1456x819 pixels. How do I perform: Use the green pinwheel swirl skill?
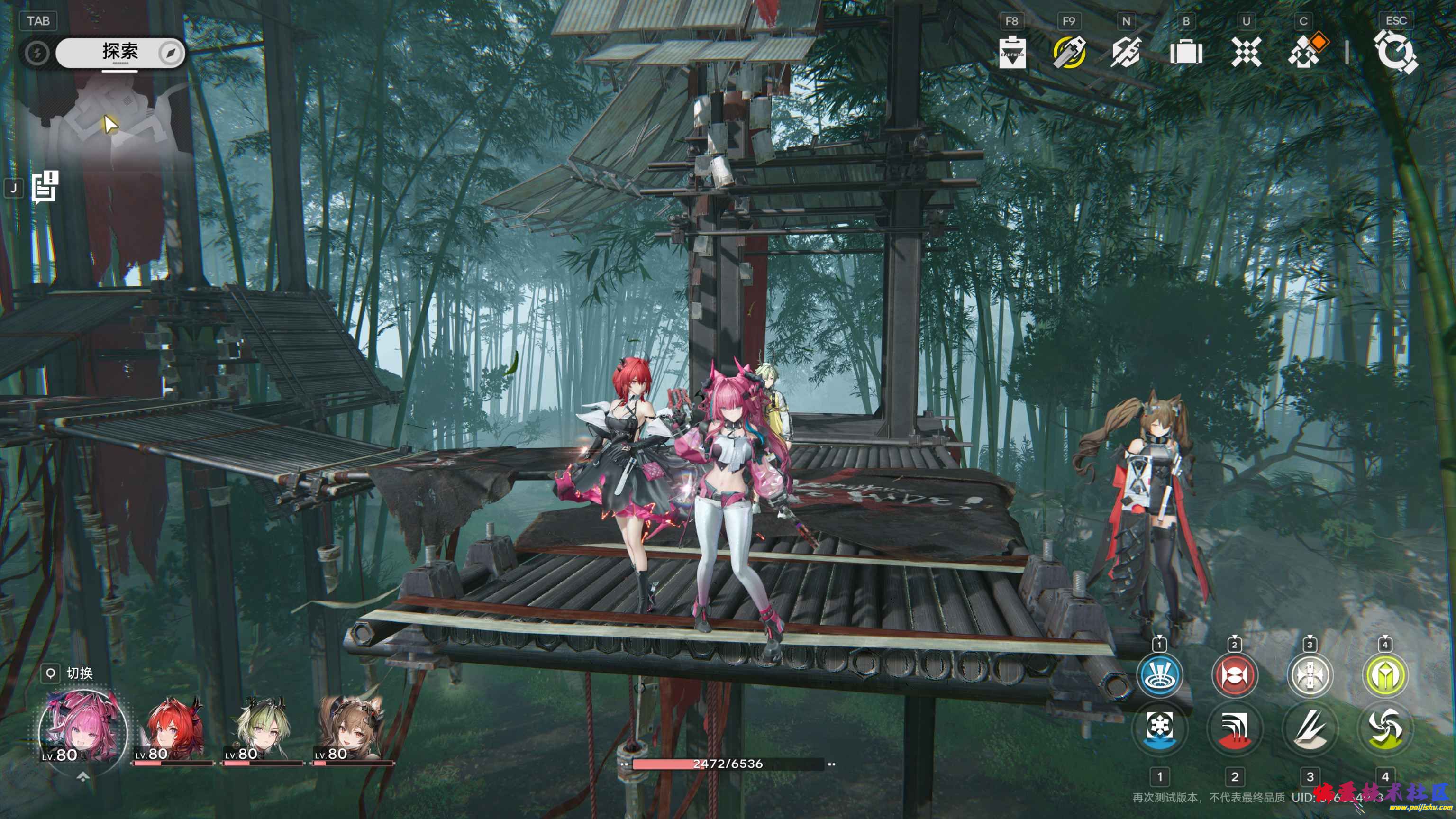click(1385, 728)
